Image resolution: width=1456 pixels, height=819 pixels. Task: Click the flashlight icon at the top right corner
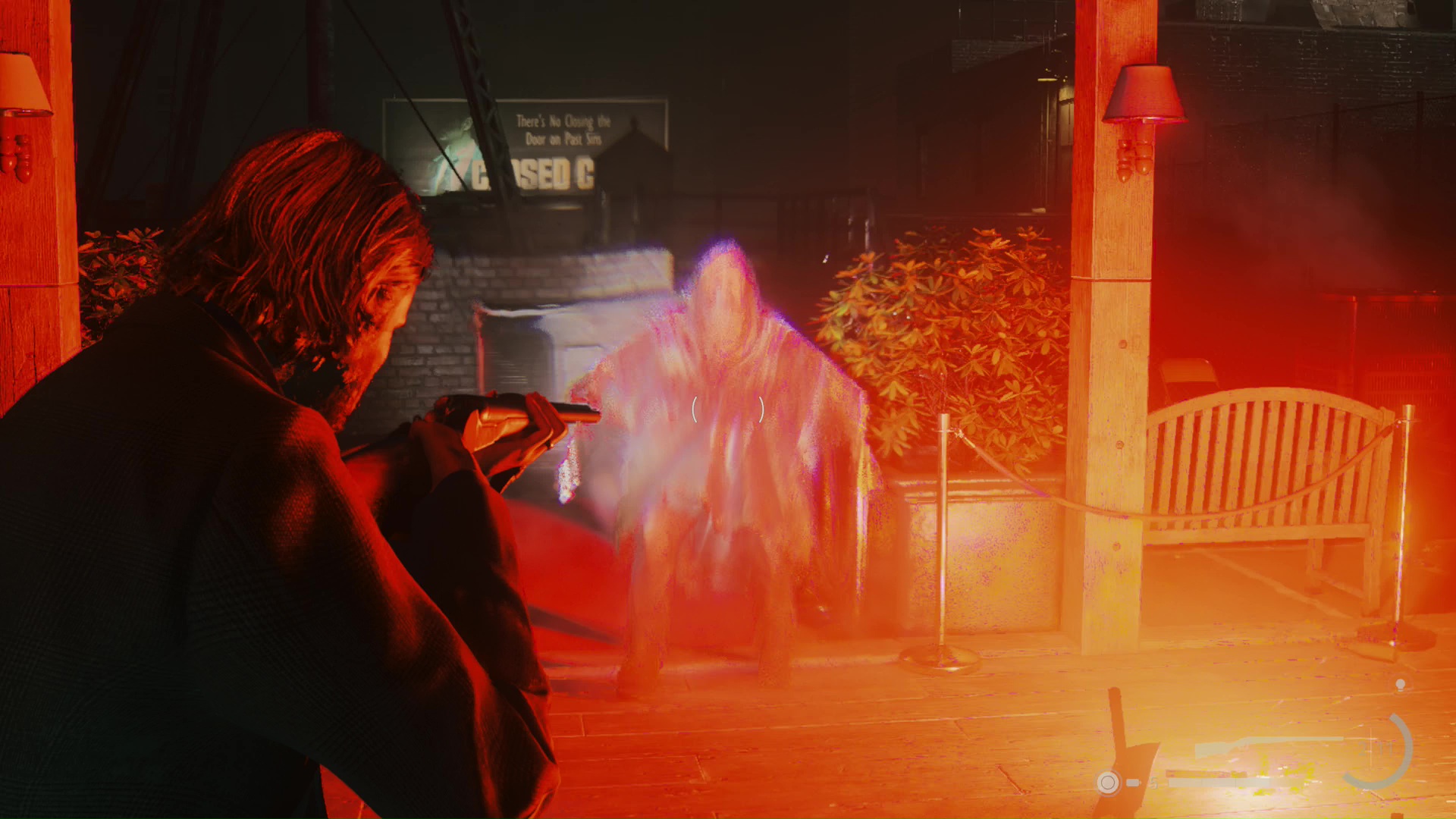1400,684
